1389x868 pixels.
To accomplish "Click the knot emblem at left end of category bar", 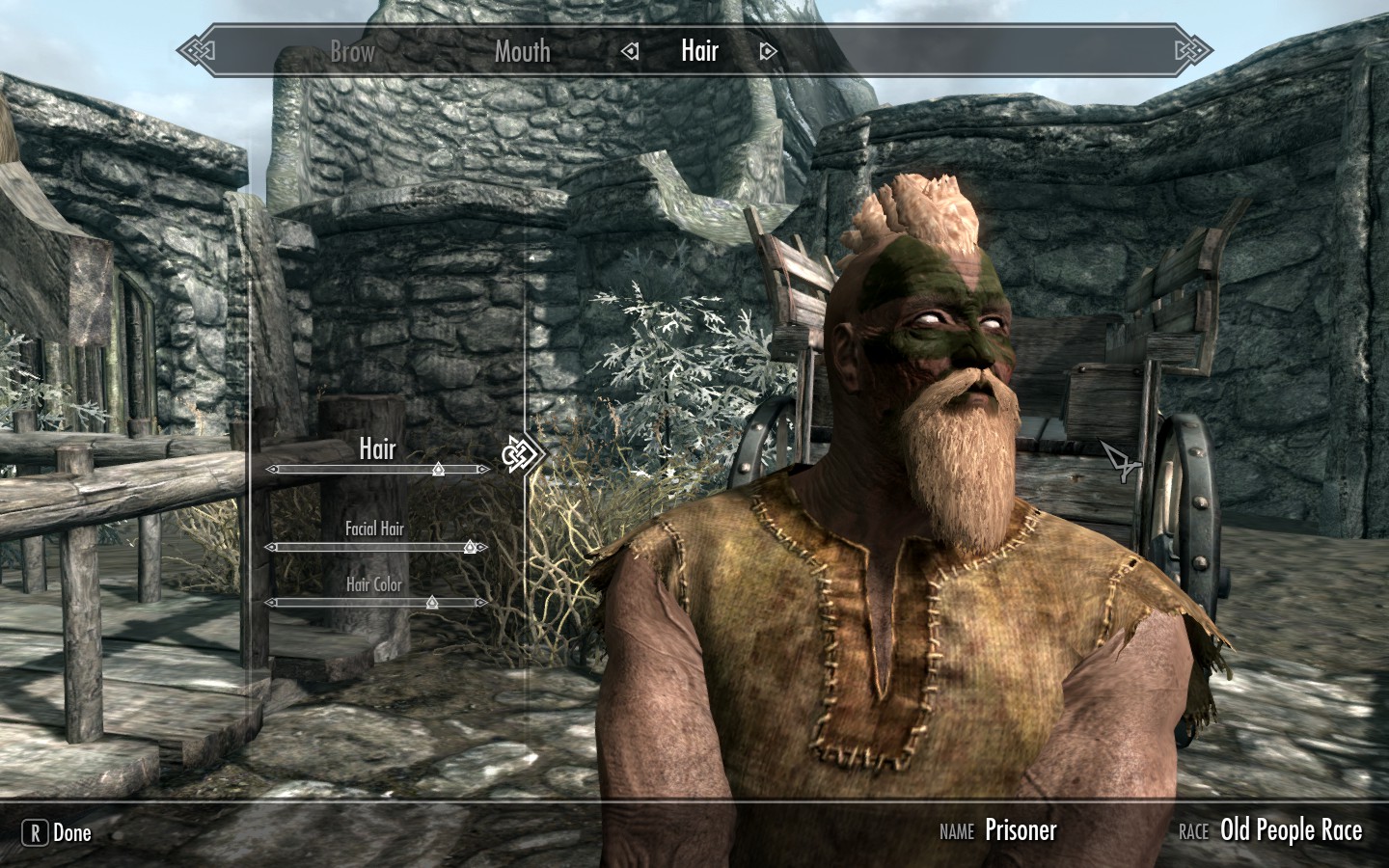I will (x=198, y=48).
